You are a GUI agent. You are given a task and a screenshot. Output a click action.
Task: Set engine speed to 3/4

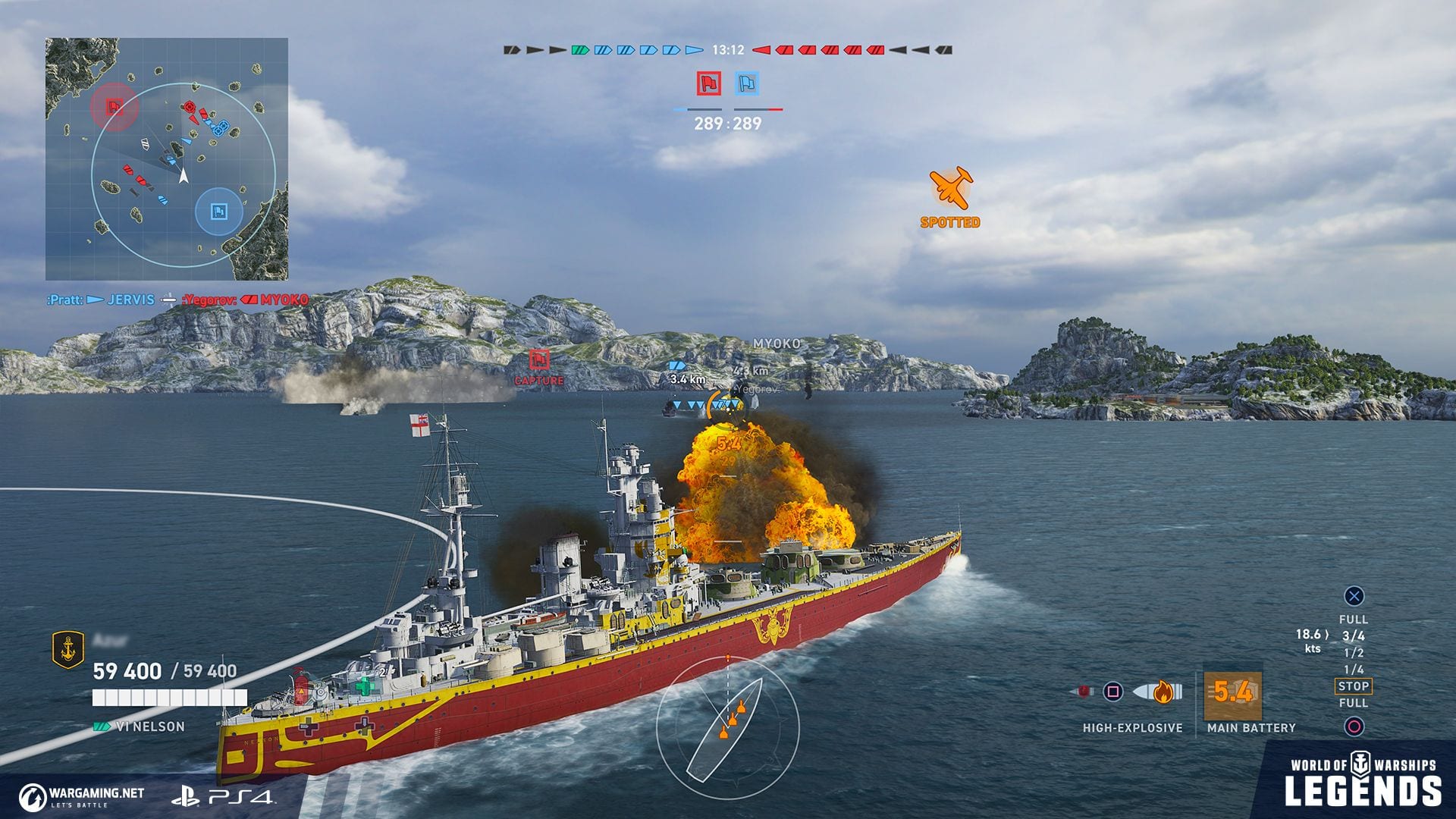[x=1353, y=636]
